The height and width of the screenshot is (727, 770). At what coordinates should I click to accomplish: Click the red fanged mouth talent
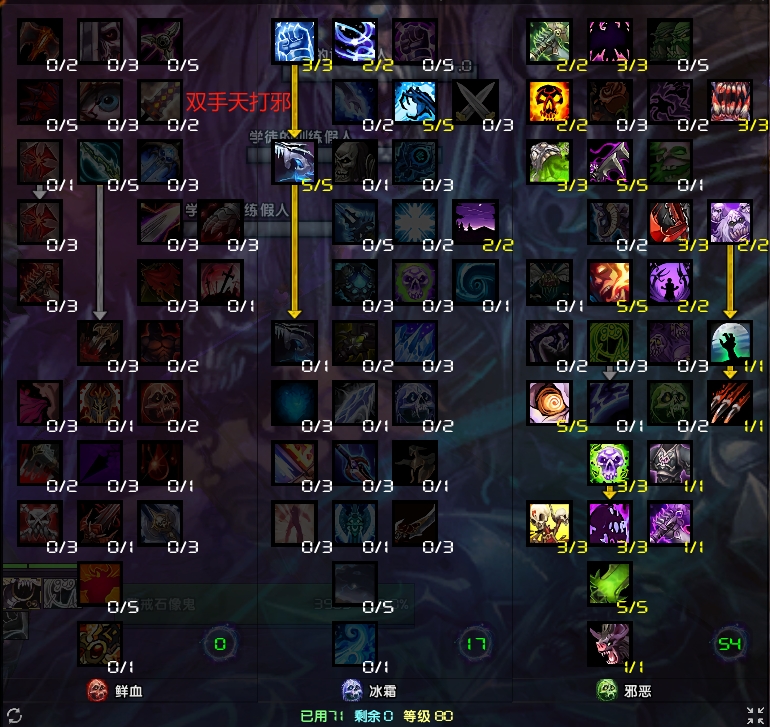pos(729,102)
